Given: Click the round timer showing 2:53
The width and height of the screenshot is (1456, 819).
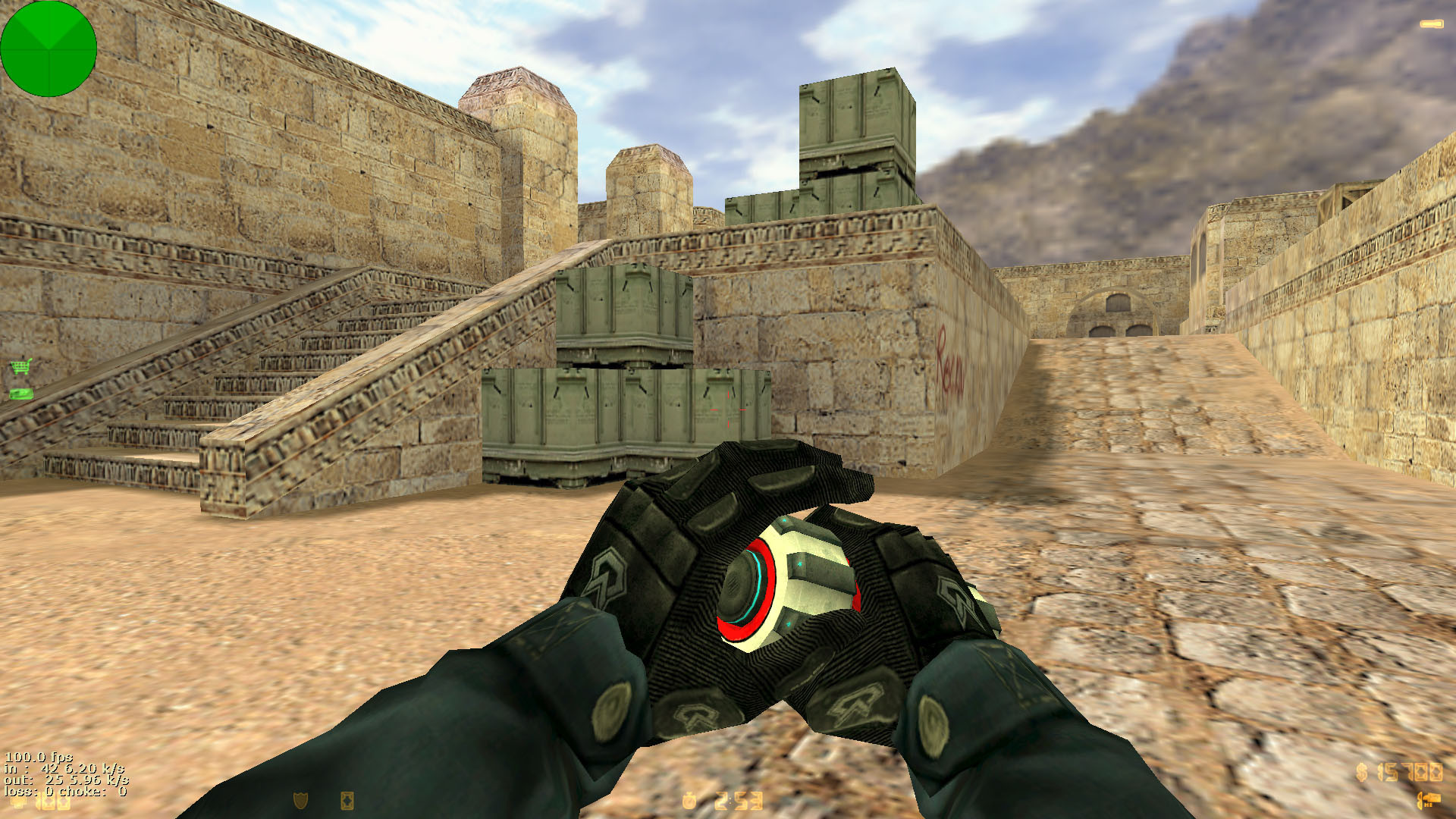Looking at the screenshot, I should (x=739, y=800).
